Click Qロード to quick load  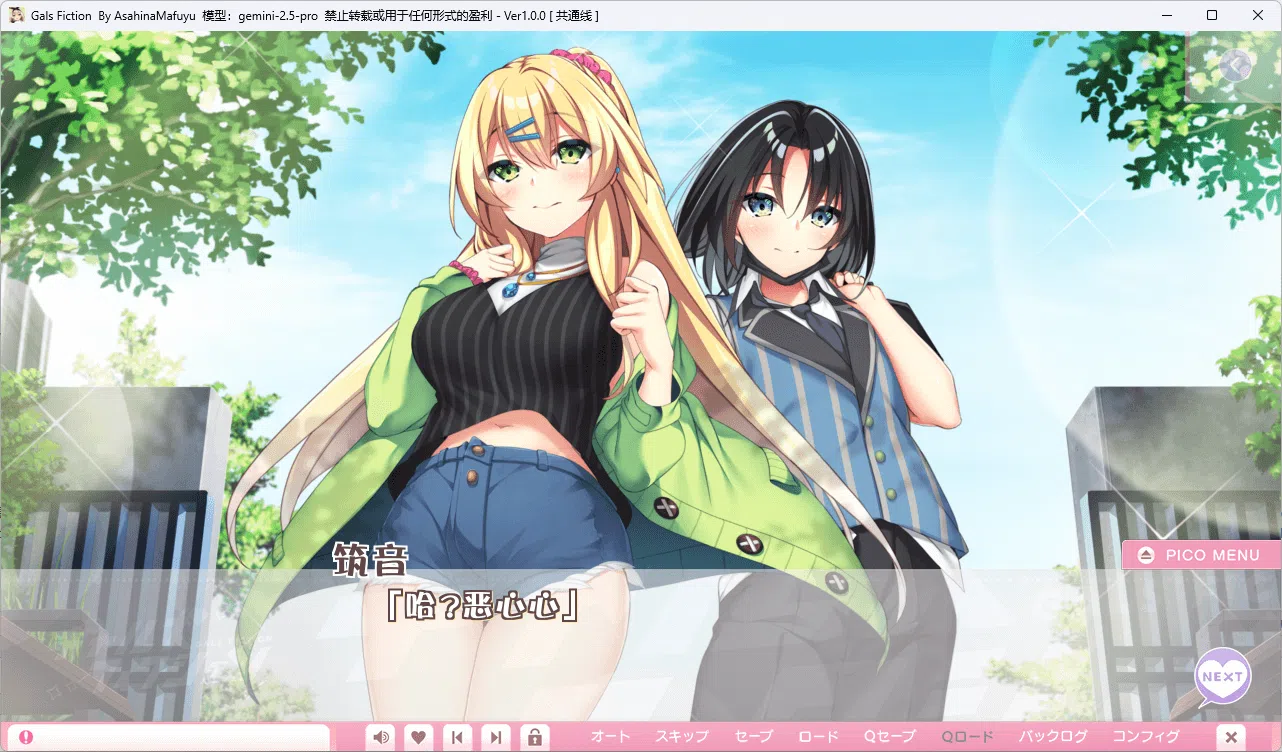click(966, 736)
